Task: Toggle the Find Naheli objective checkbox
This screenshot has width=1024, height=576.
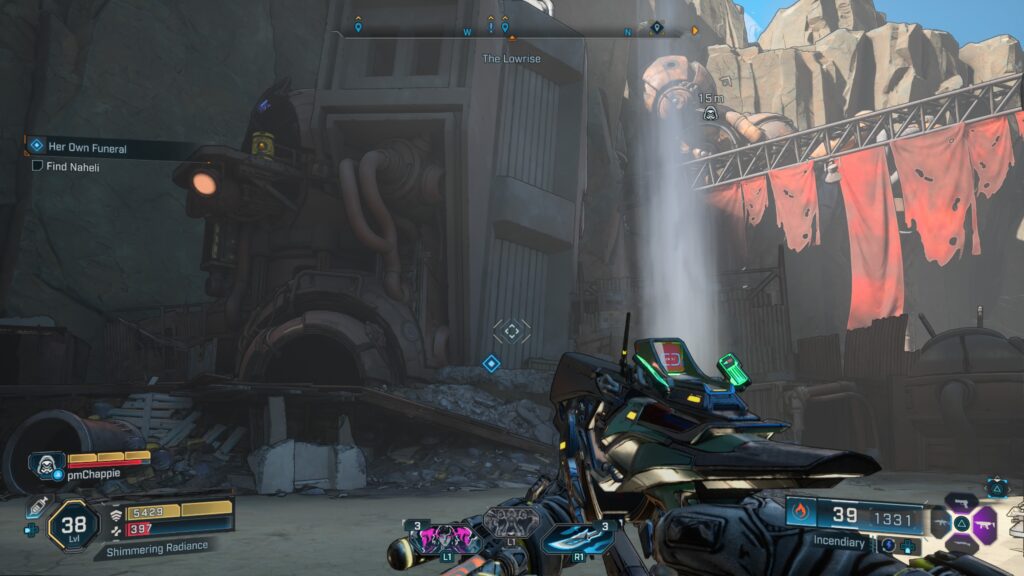Action: (37, 166)
